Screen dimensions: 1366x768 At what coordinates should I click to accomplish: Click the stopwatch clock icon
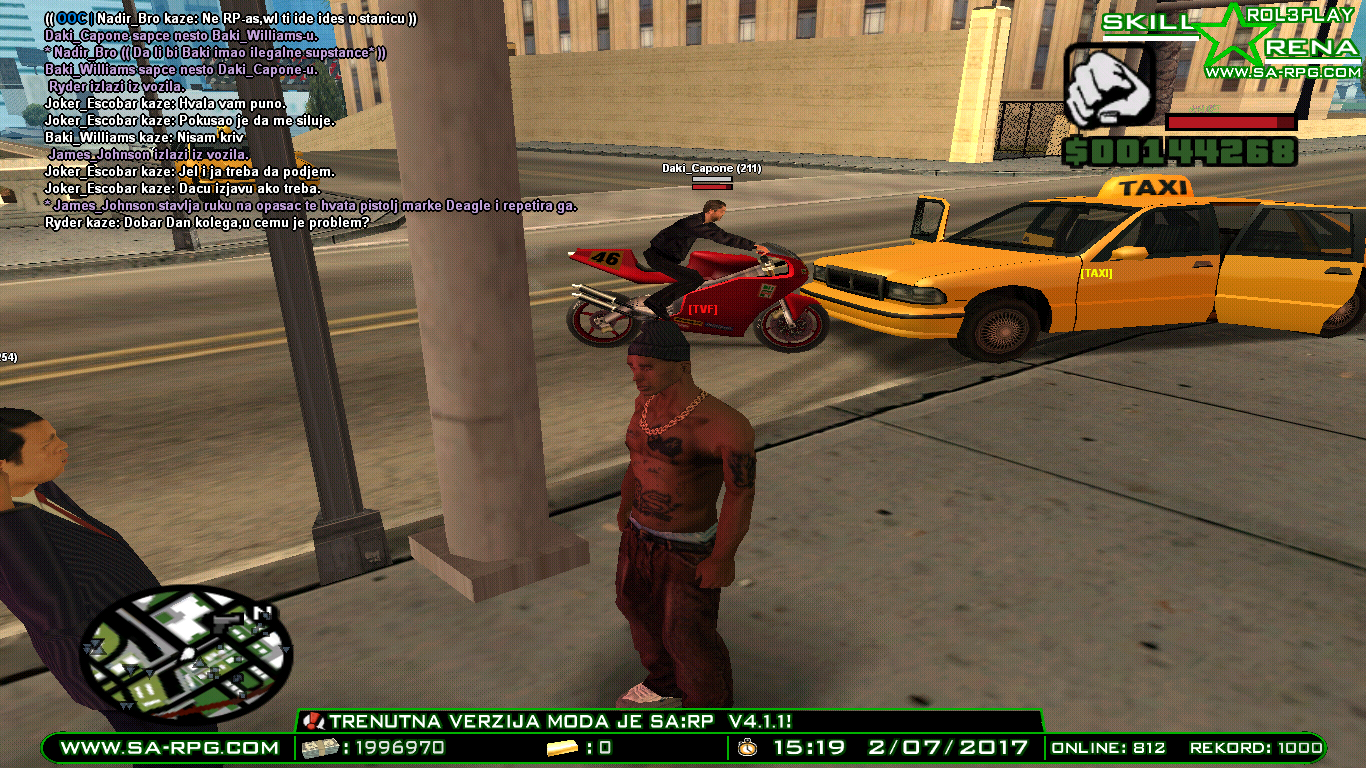pyautogui.click(x=748, y=747)
